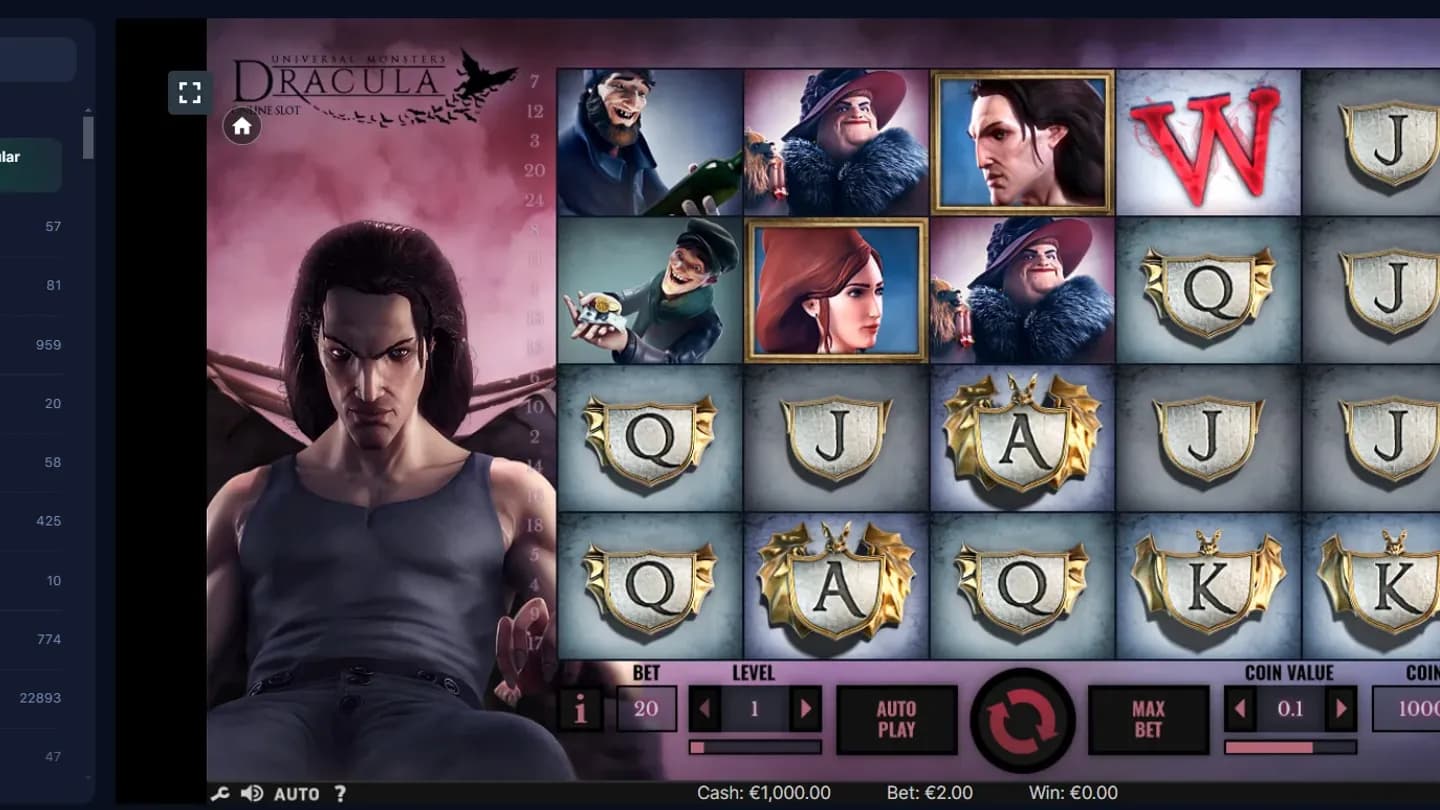The image size is (1440, 810).
Task: Raise the COIN VALUE using its right arrow
Action: (1341, 708)
